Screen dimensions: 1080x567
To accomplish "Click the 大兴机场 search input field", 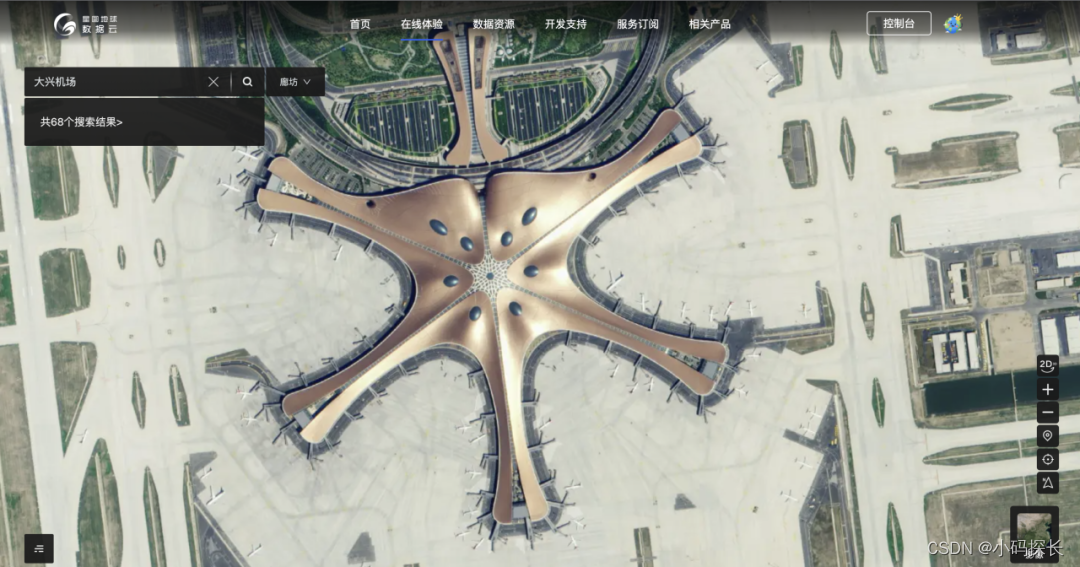I will 115,82.
